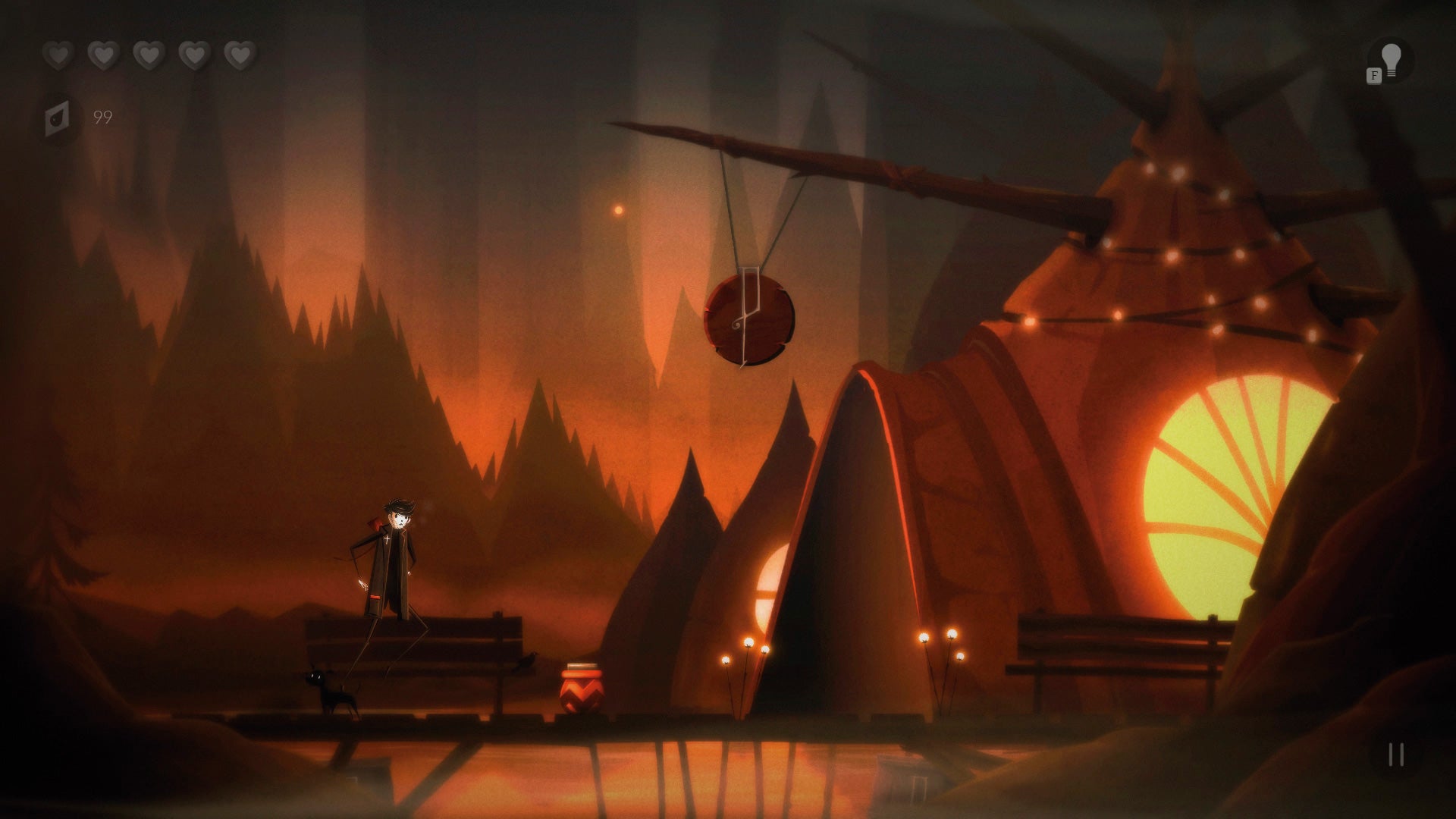Click the middle heart of the health bar
Viewport: 1456px width, 819px height.
pos(149,55)
